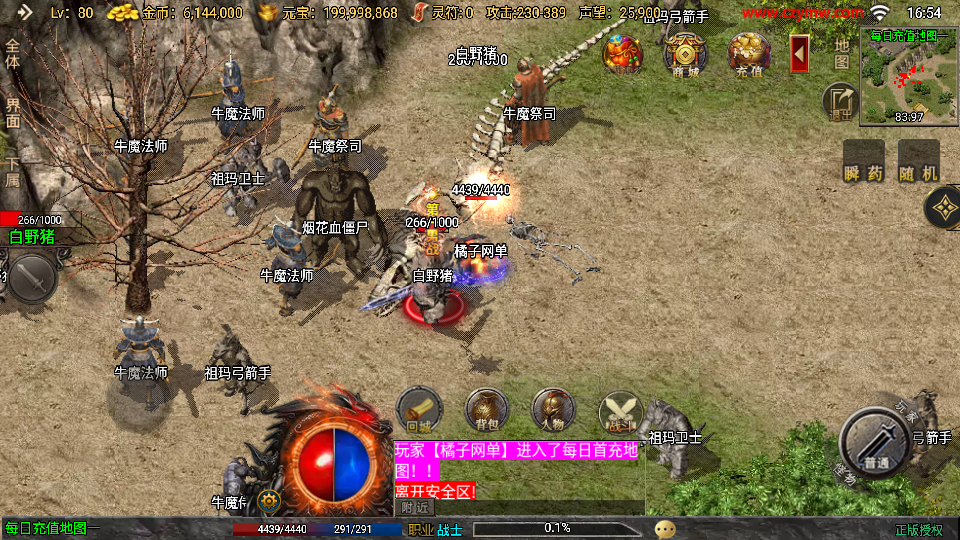Open the 商城 shop icon
Screen dimensions: 960x540
[685, 53]
